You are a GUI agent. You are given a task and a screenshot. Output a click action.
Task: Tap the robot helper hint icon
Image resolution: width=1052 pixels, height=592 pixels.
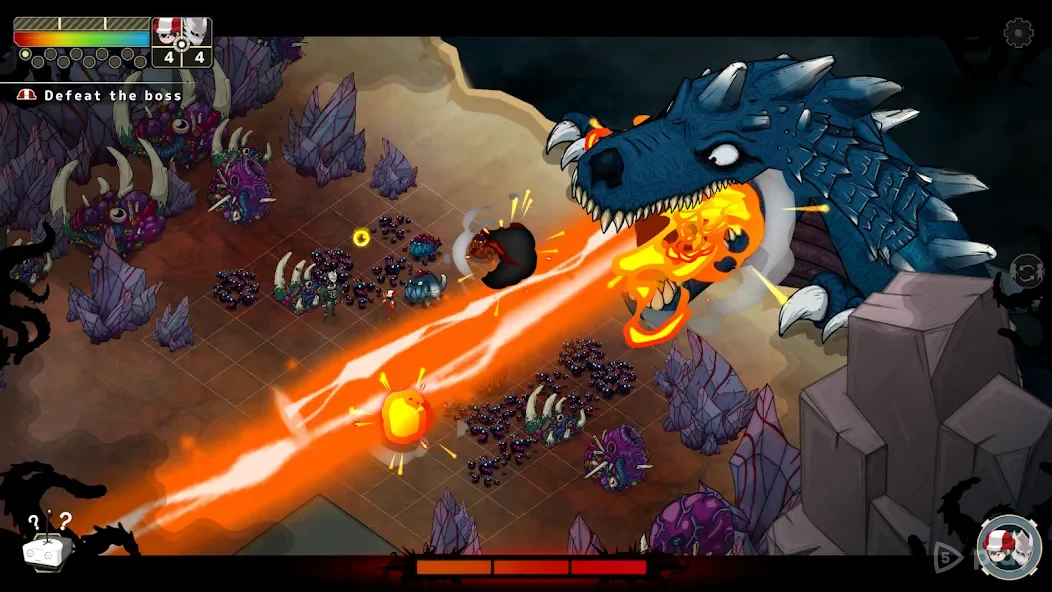(47, 545)
